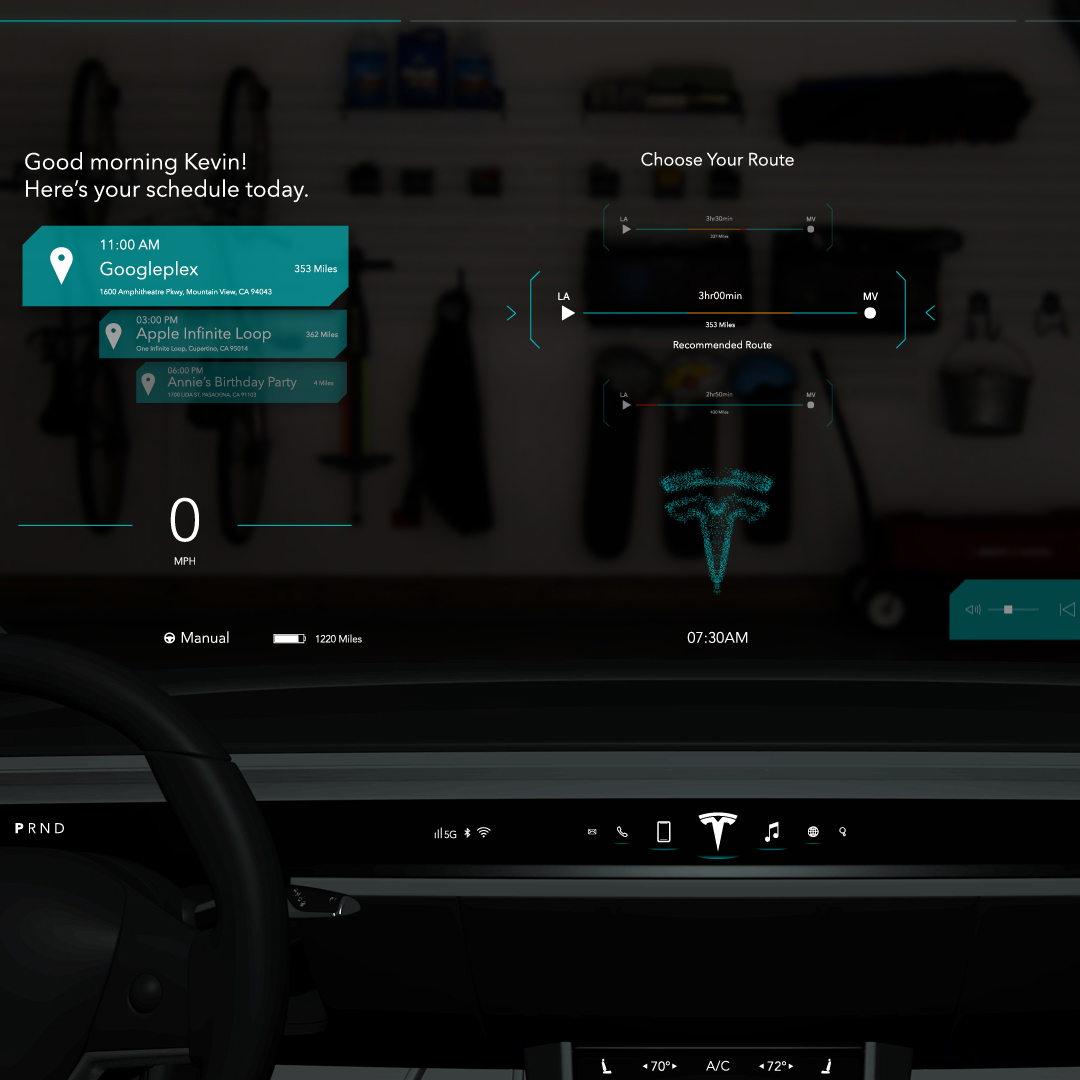1080x1080 pixels.
Task: Open the music note app
Action: 771,832
